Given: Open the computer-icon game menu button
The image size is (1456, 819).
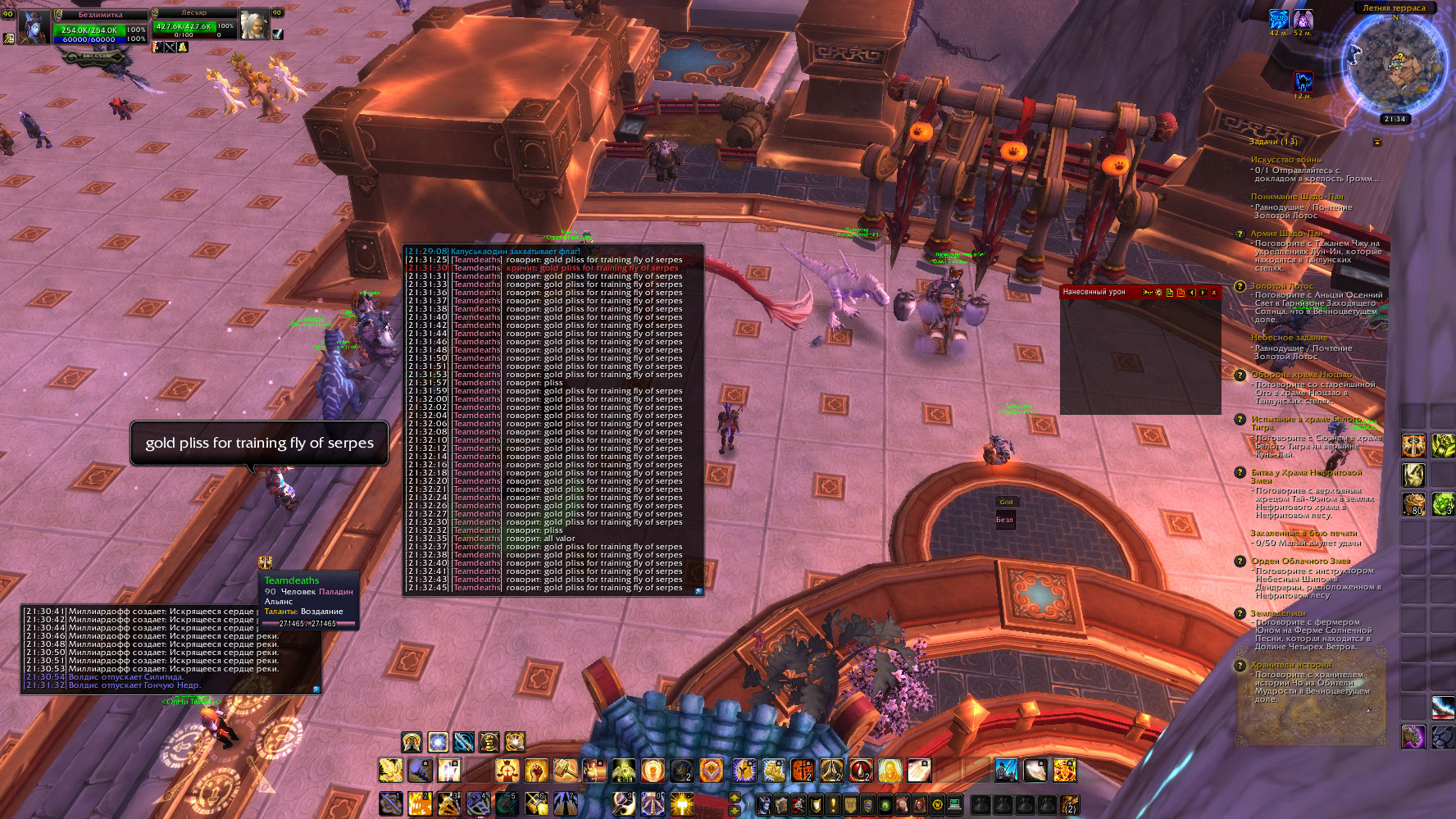Looking at the screenshot, I should pos(954,804).
